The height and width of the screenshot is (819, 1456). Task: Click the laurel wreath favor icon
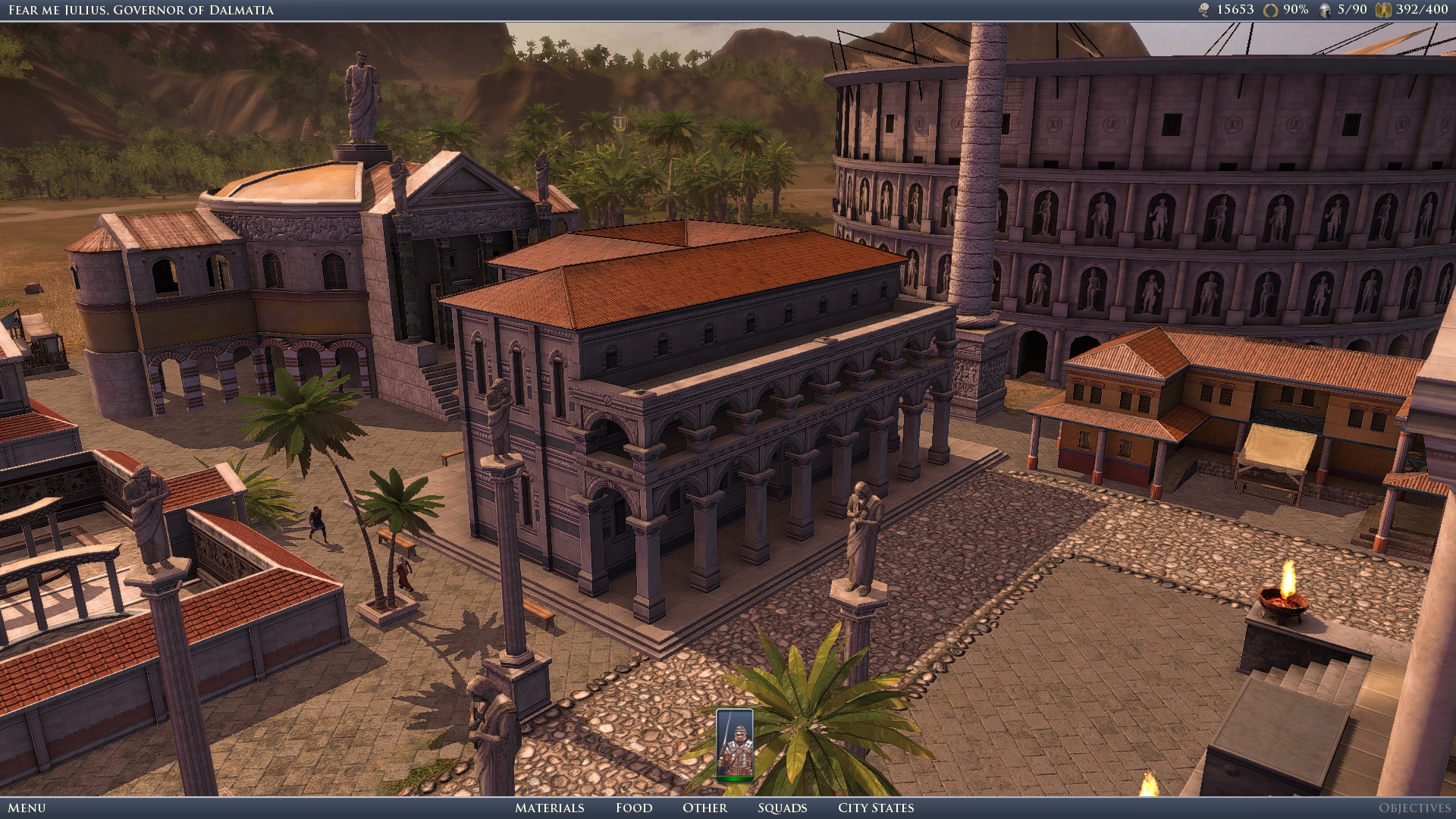point(1270,11)
